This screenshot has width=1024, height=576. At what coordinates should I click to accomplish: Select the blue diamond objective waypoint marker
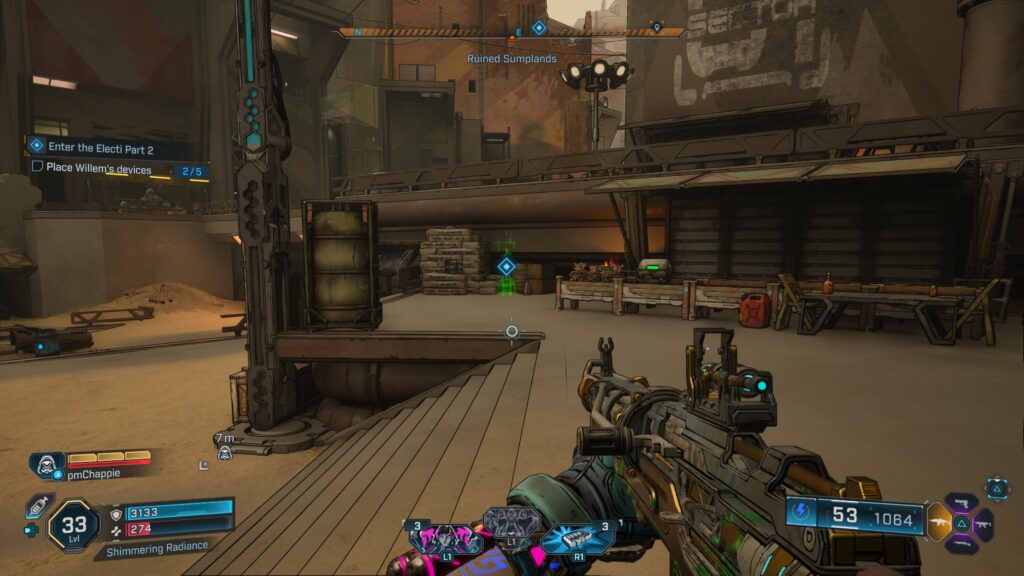point(506,266)
